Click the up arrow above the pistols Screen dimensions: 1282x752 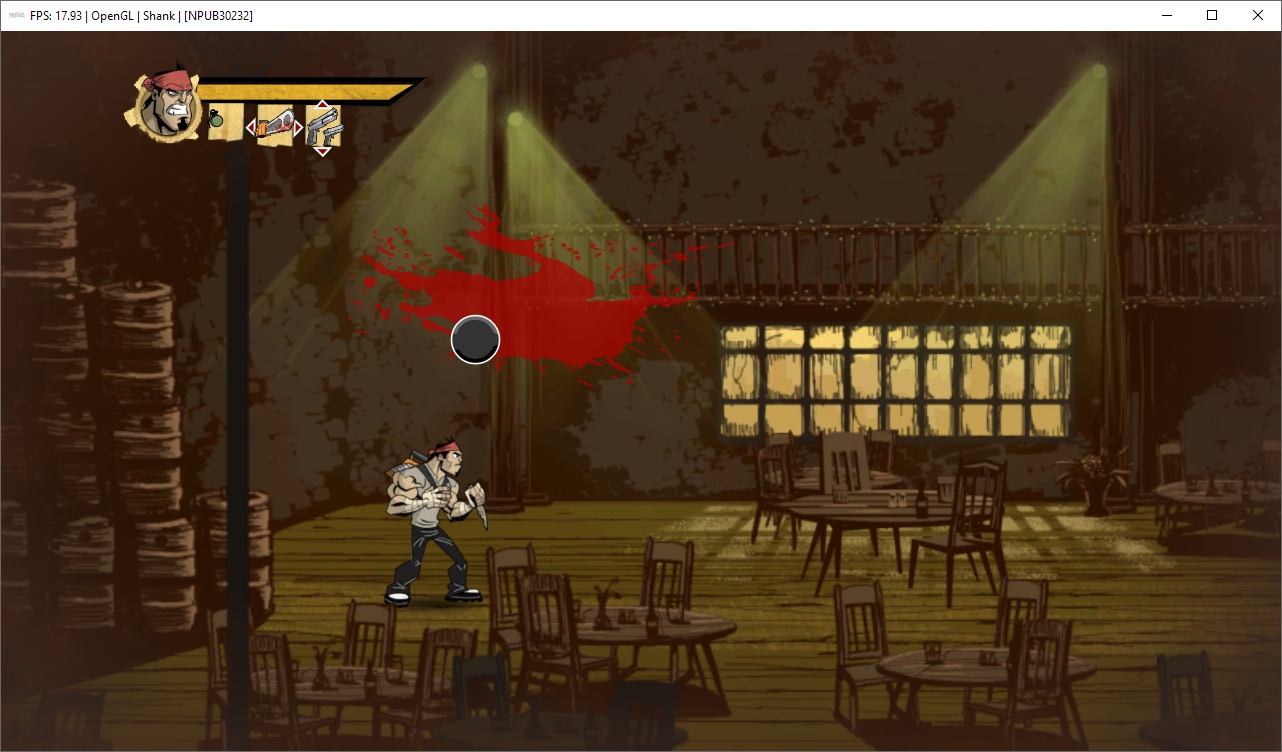[322, 104]
